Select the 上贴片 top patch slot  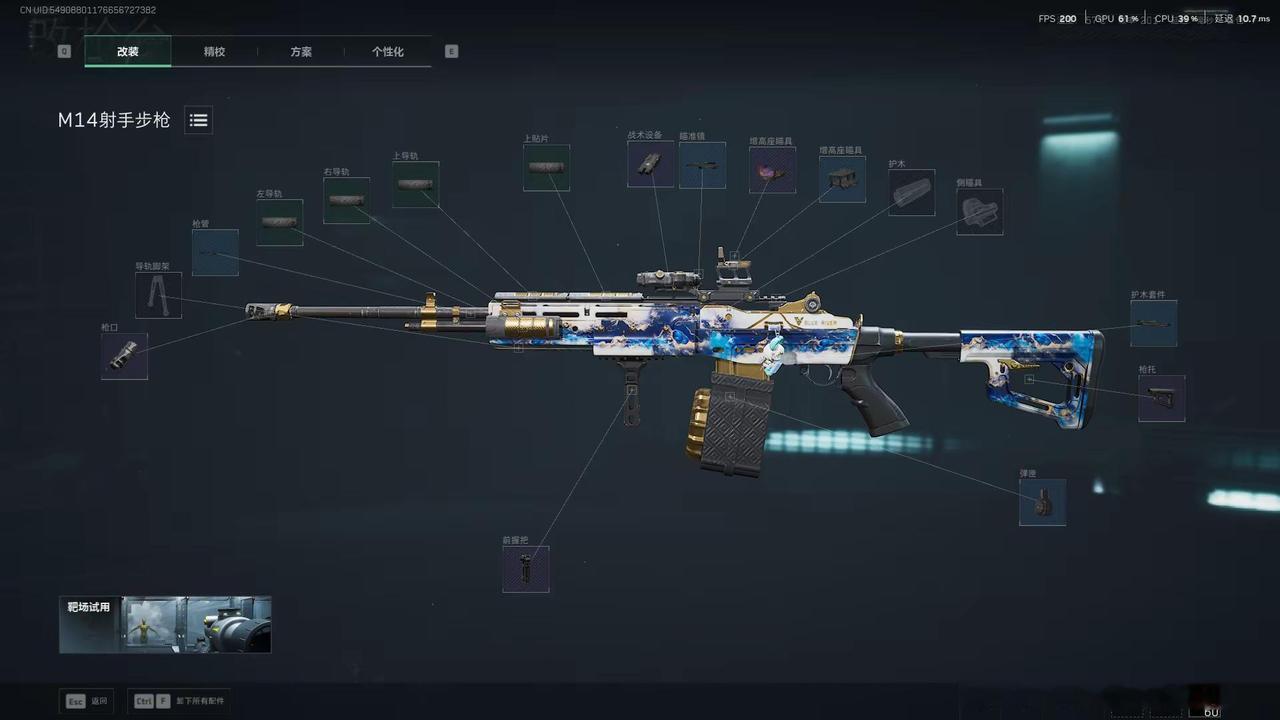546,167
